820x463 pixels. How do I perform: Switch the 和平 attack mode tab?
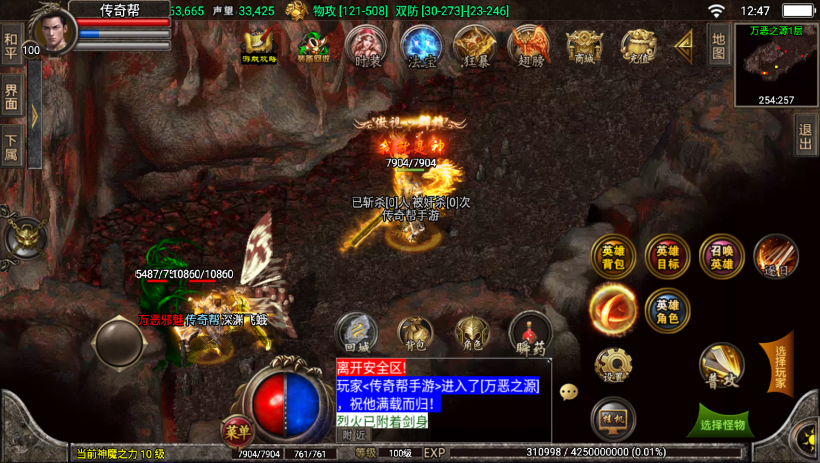pos(11,49)
